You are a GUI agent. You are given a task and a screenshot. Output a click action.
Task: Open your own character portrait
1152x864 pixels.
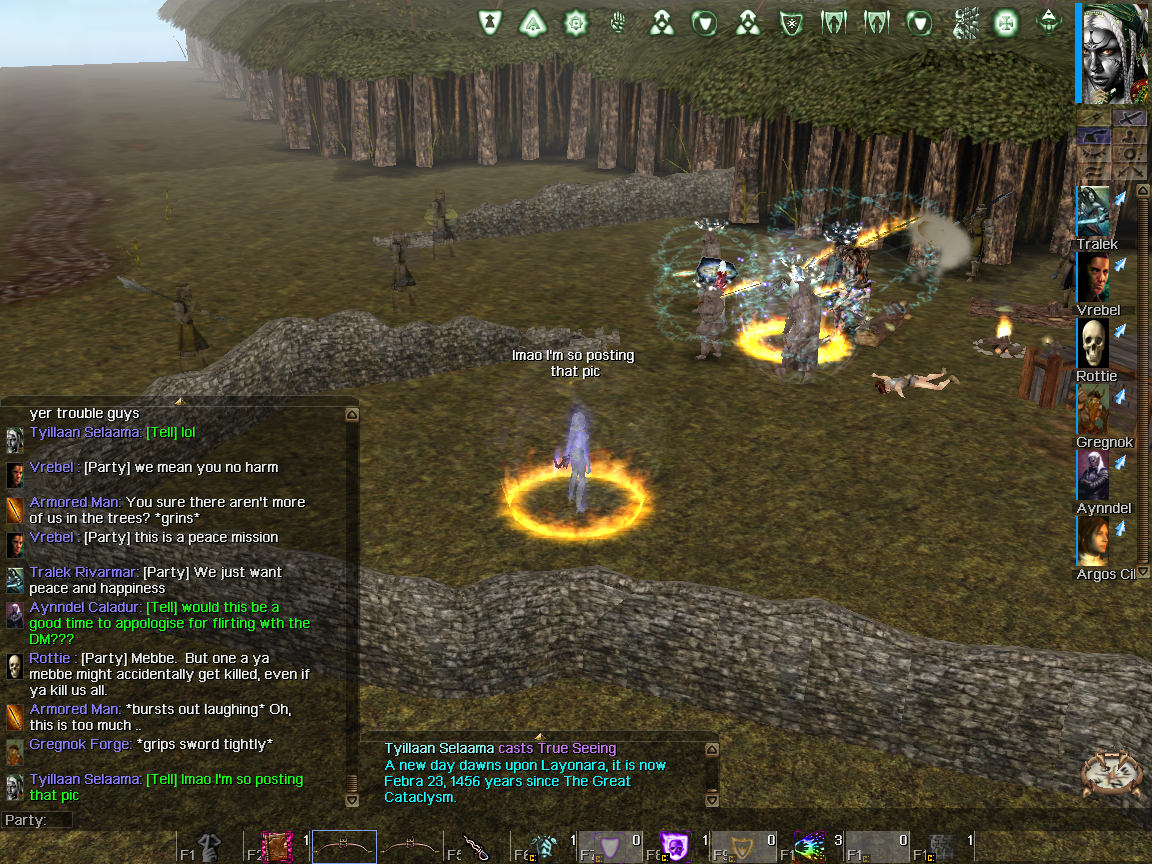1112,52
